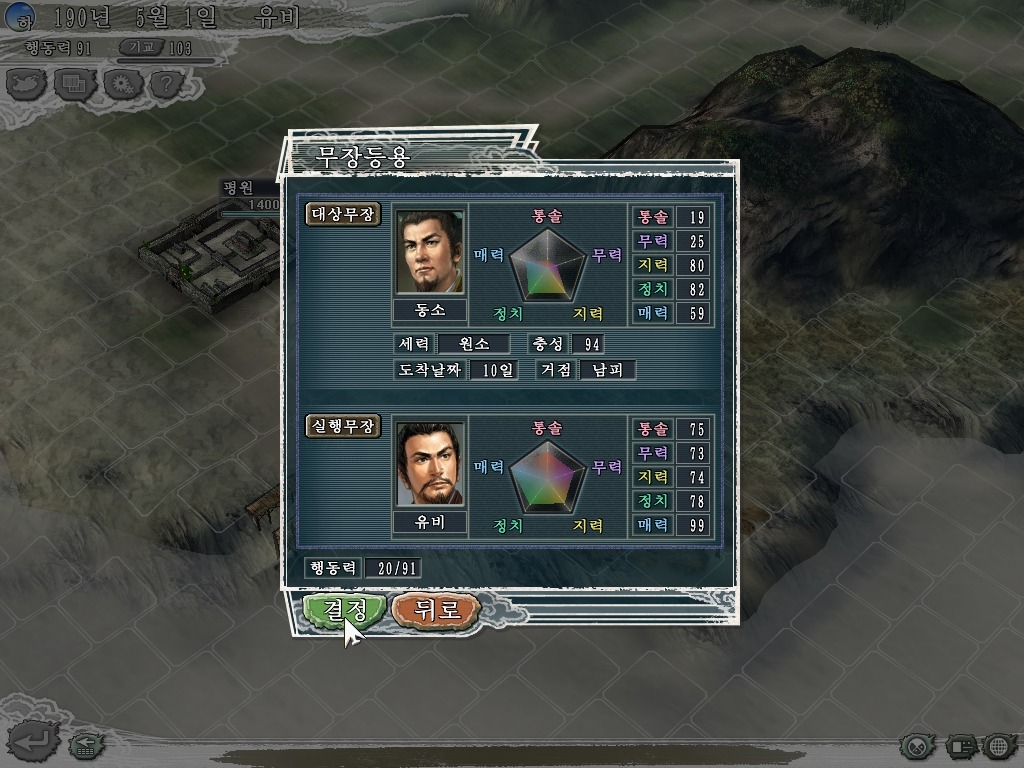
Task: Open the question mark help icon
Action: pos(166,83)
